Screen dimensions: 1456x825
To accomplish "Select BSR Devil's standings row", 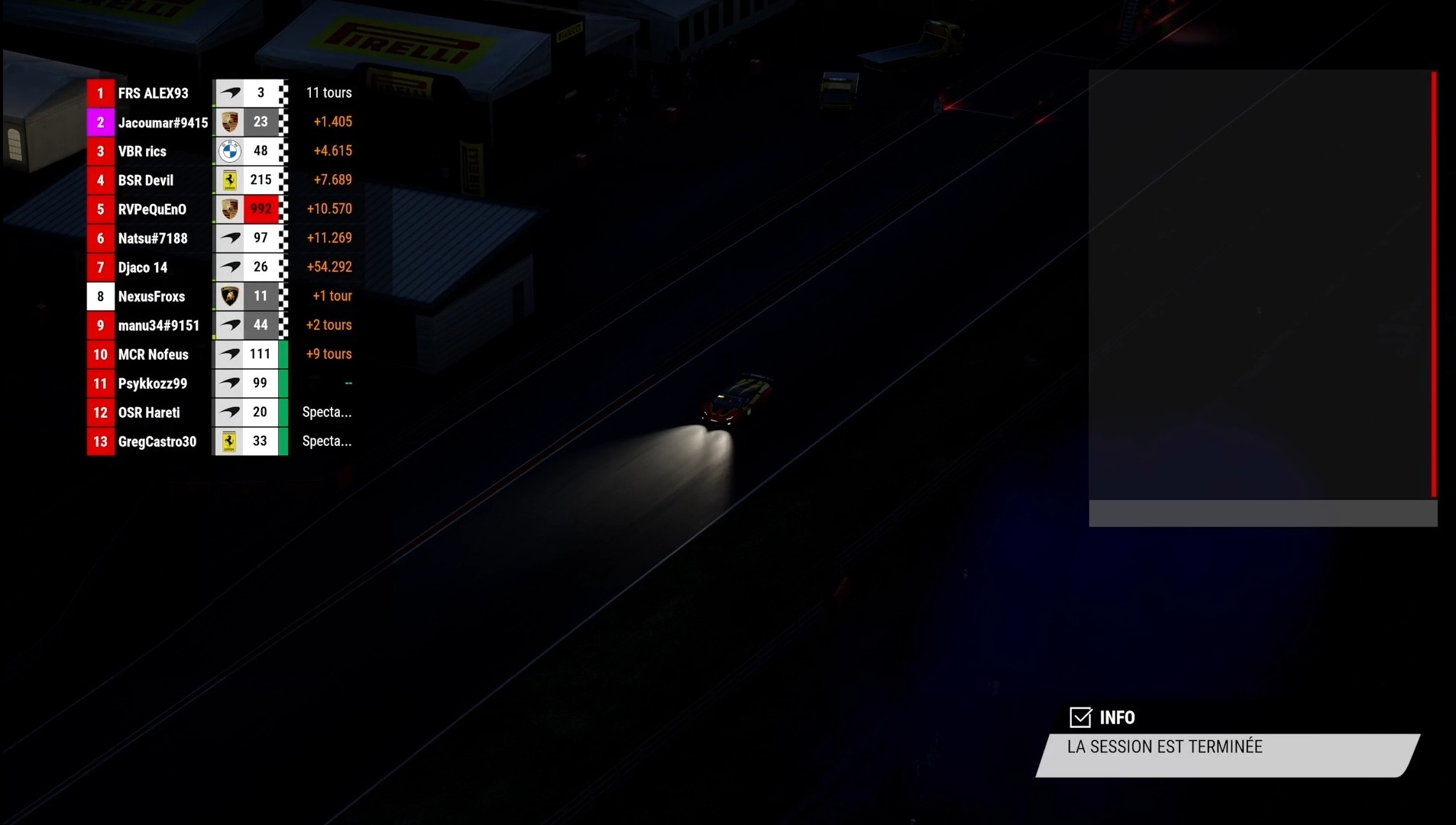I will coord(146,180).
